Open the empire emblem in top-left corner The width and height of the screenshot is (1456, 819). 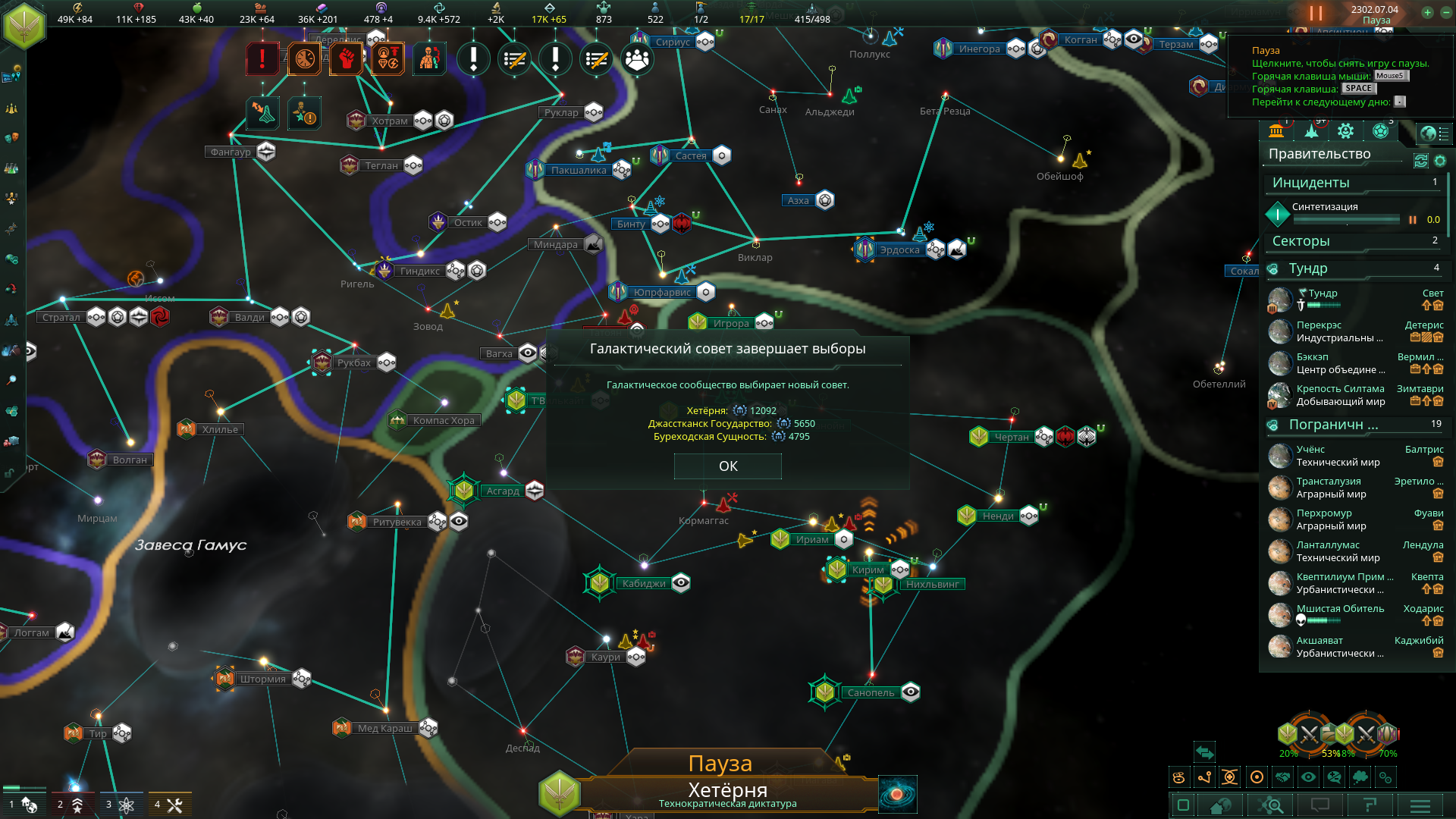(x=24, y=24)
